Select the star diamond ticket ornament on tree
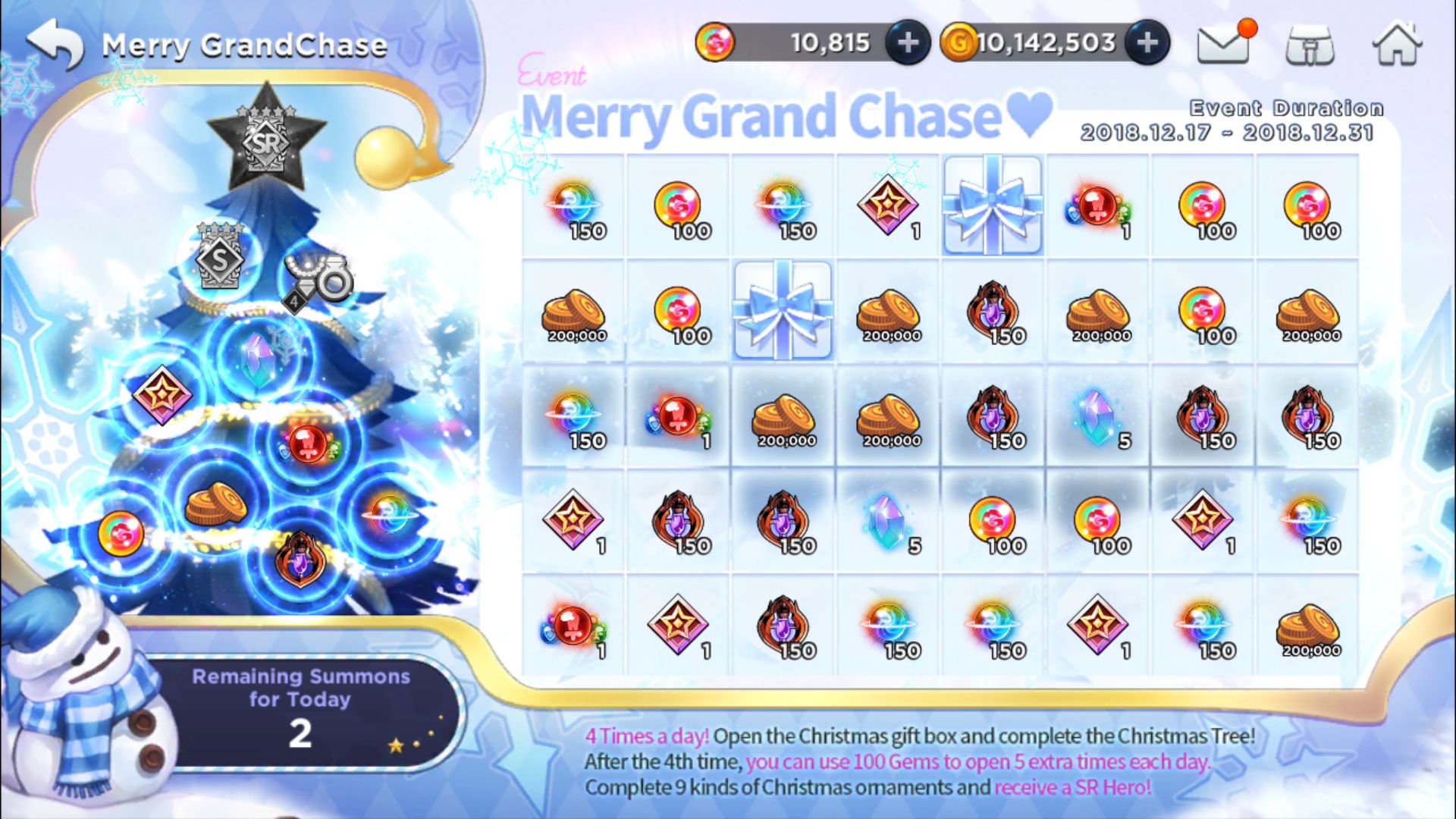1456x819 pixels. [162, 394]
